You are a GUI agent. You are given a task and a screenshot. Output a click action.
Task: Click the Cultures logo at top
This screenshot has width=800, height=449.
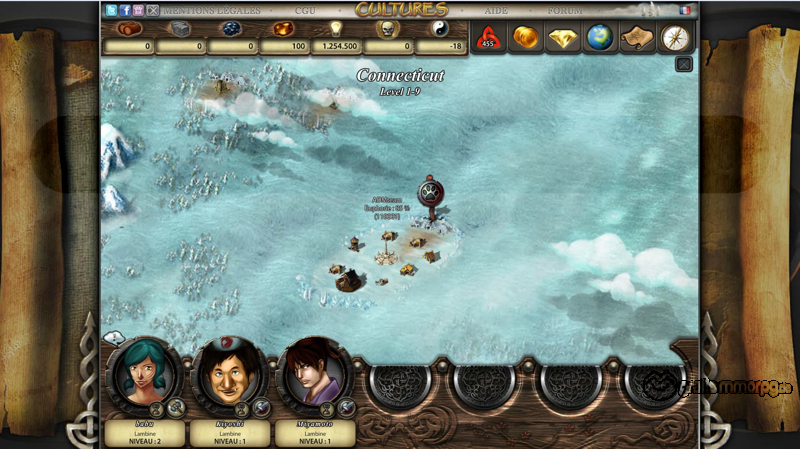(x=401, y=10)
